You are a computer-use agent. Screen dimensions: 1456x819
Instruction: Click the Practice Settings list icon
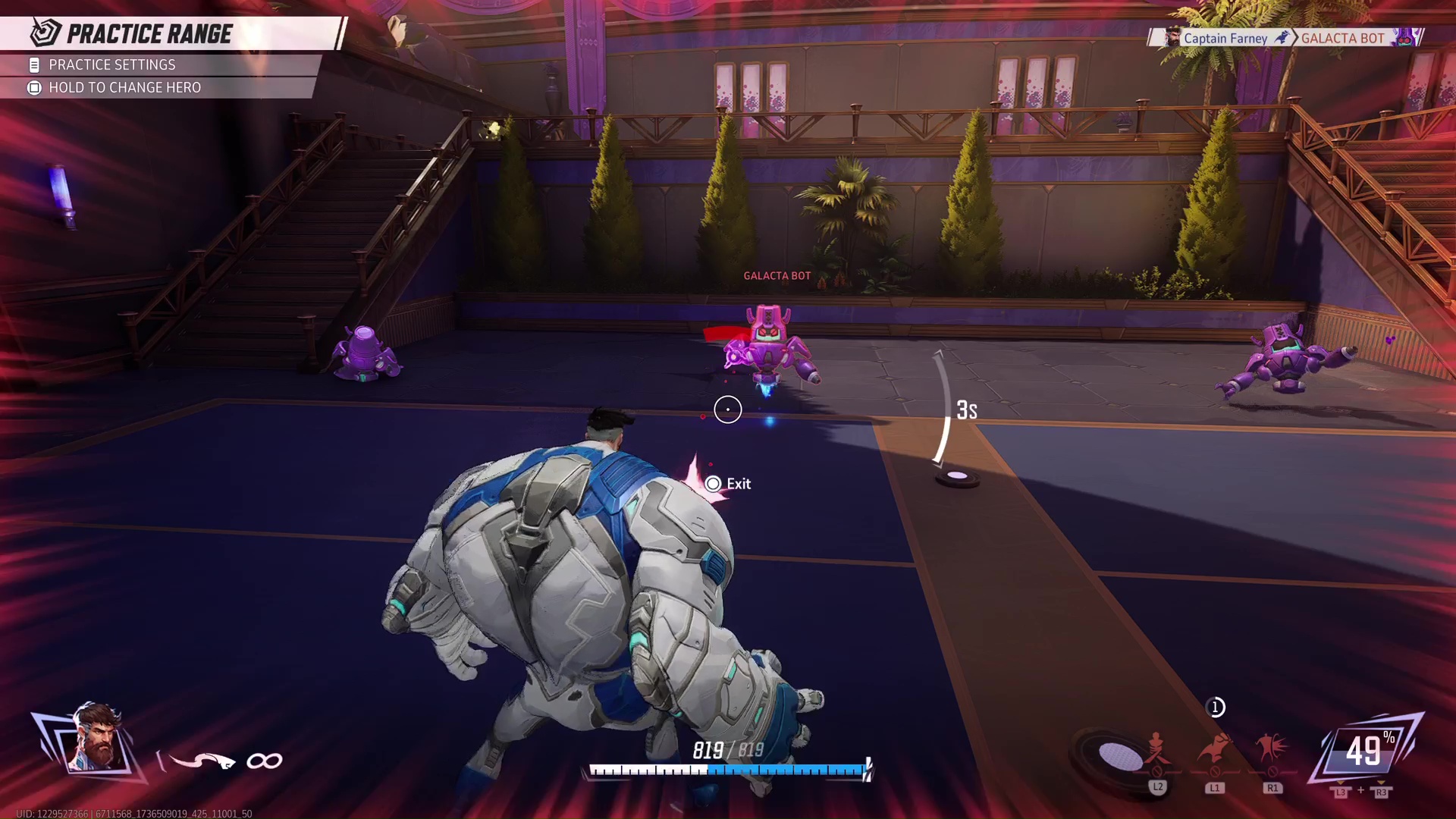33,65
